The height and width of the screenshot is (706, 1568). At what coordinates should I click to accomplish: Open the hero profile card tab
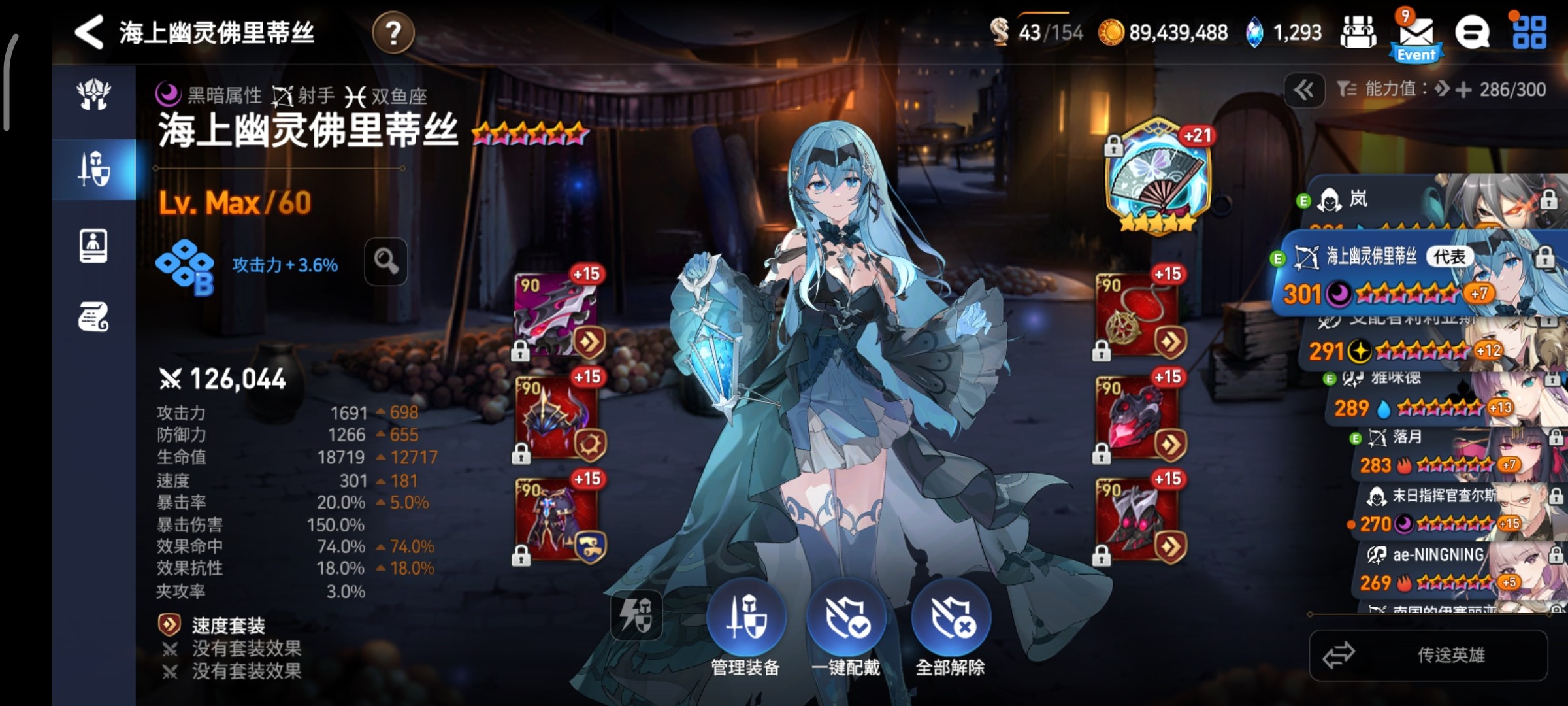[93, 246]
